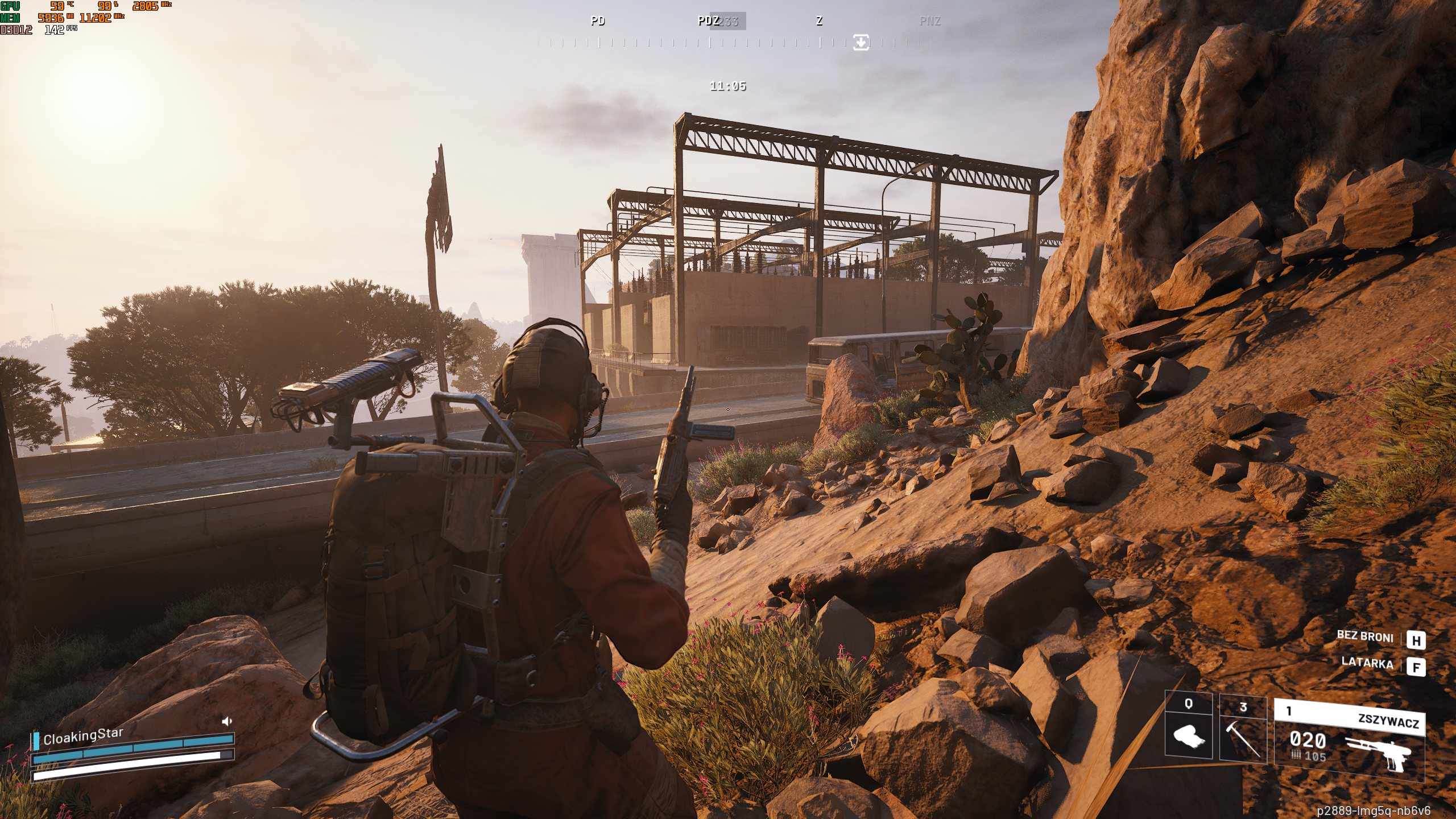Click the downward-arrow marker on the compass
This screenshot has width=1456, height=819.
tap(861, 42)
